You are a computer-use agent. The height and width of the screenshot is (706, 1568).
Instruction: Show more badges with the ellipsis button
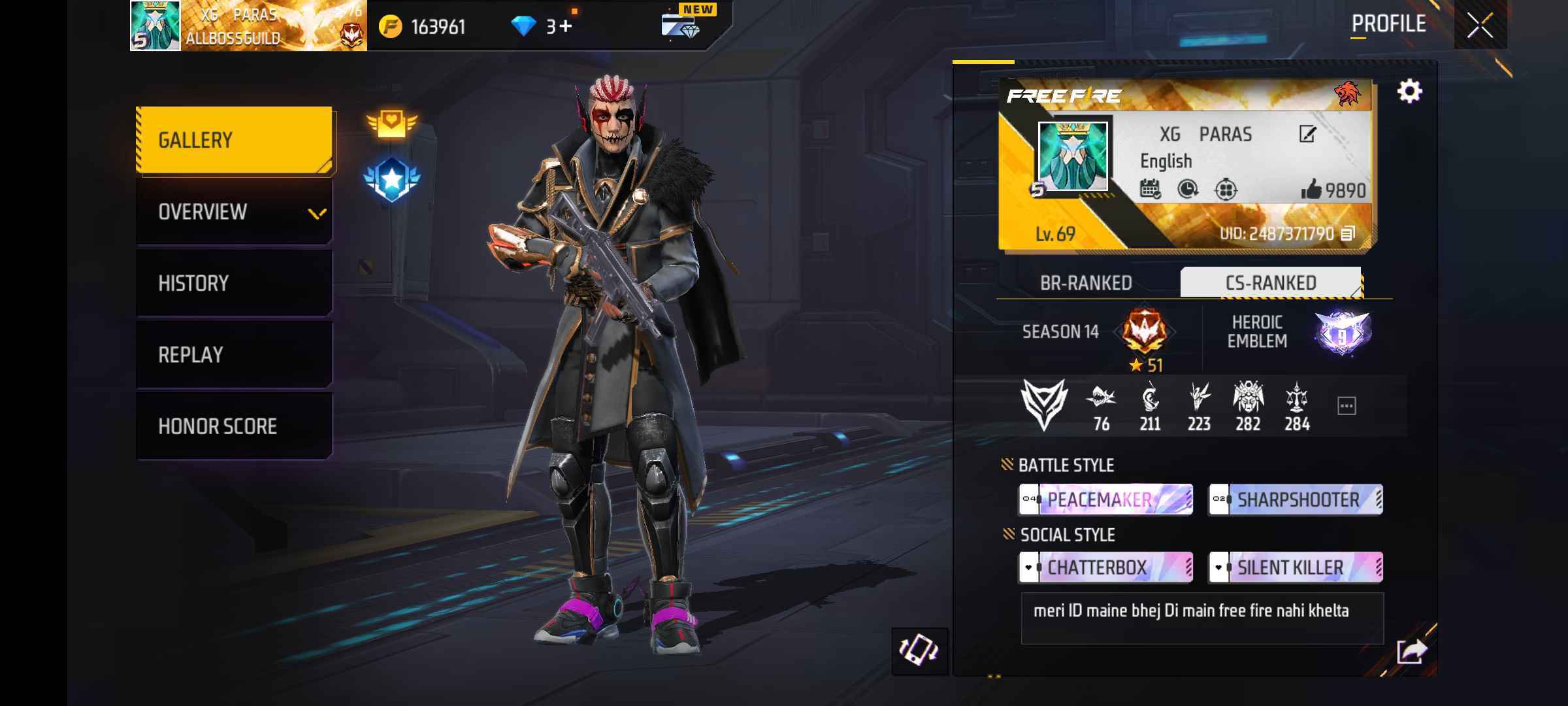click(1347, 406)
